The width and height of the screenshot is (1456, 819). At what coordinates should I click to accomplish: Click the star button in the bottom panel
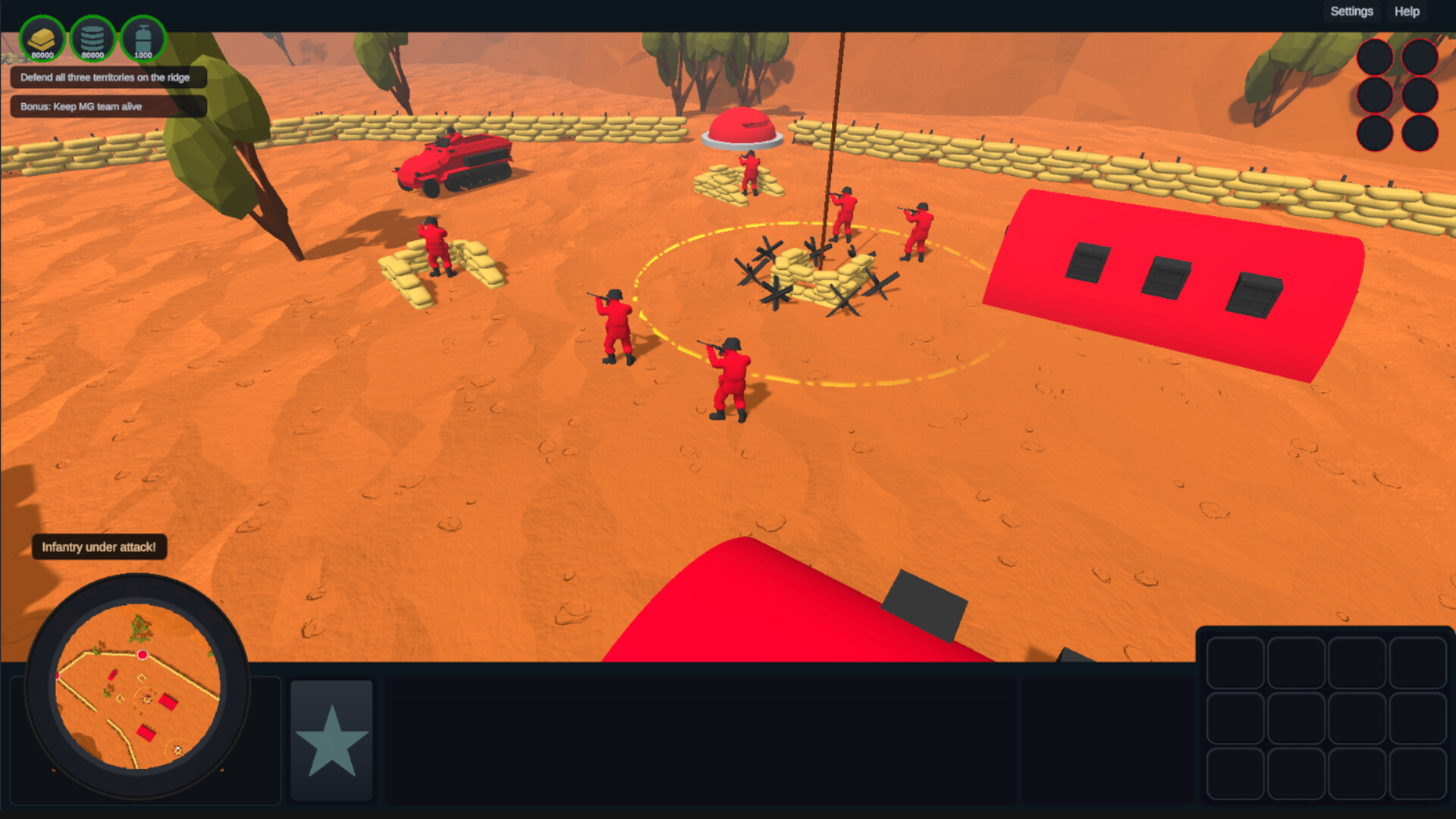coord(331,740)
